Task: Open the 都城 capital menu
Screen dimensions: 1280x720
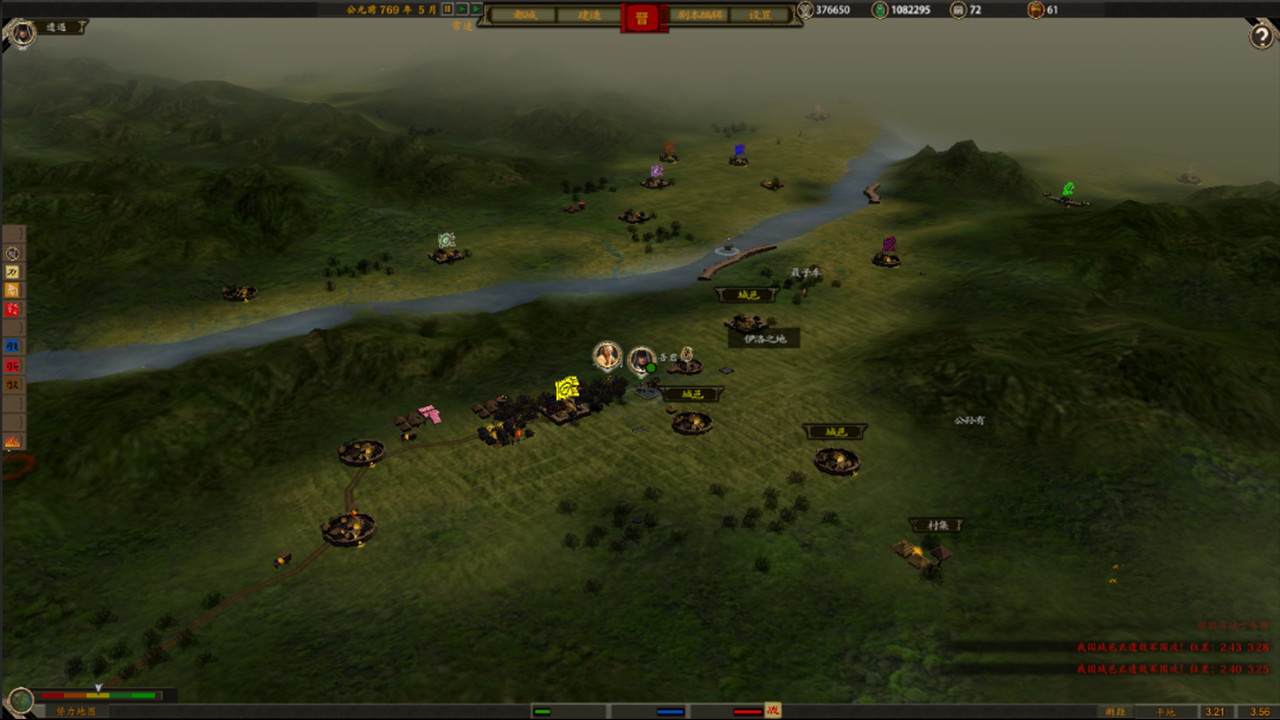Action: pyautogui.click(x=524, y=15)
